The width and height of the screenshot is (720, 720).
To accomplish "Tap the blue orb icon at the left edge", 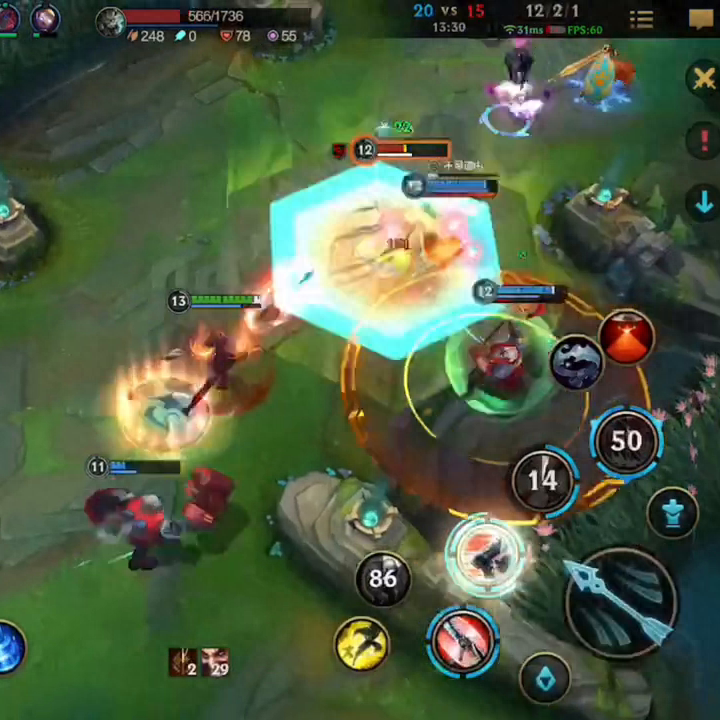I will click(x=8, y=647).
